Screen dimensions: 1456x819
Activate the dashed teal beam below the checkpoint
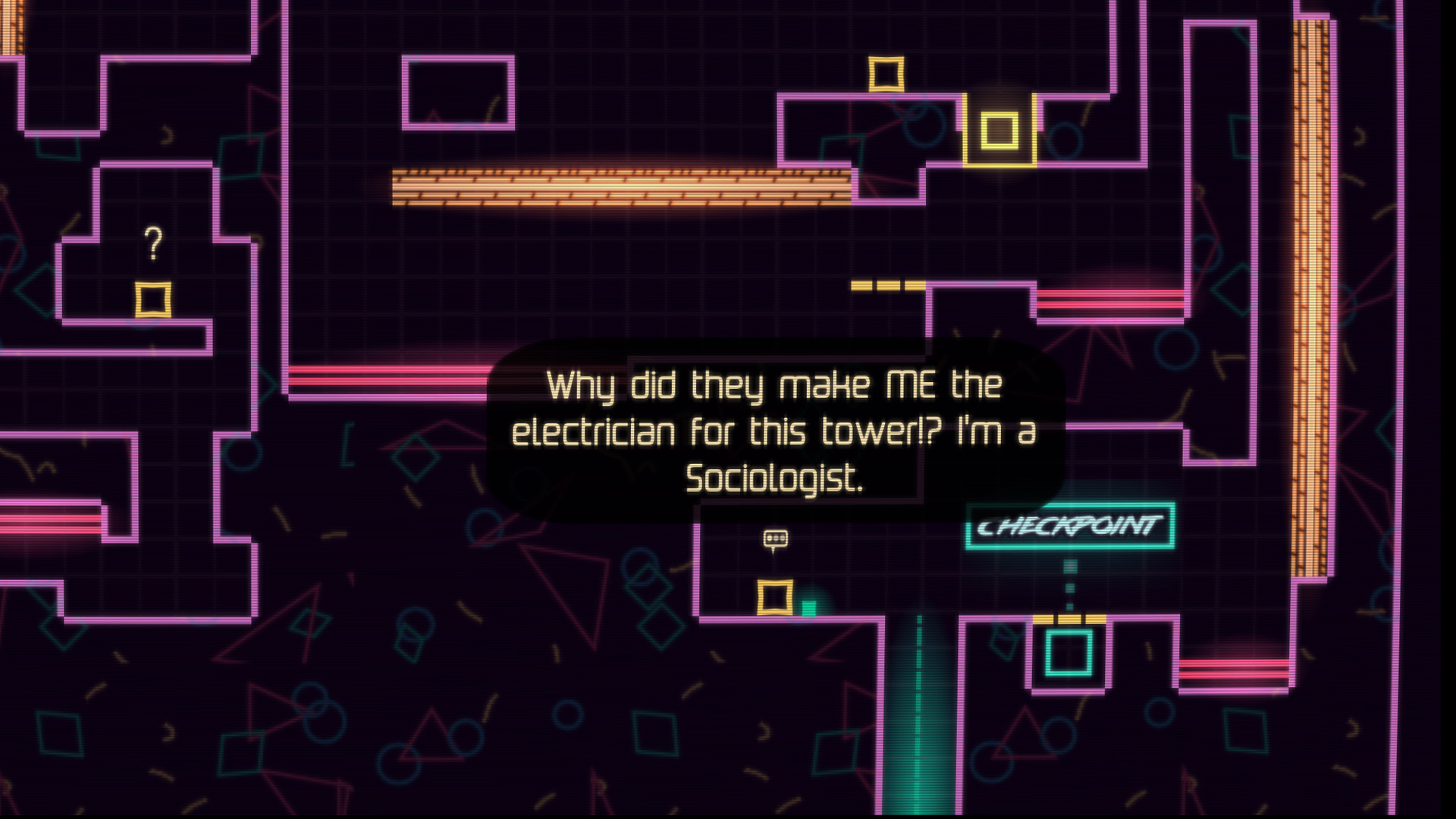click(1069, 584)
